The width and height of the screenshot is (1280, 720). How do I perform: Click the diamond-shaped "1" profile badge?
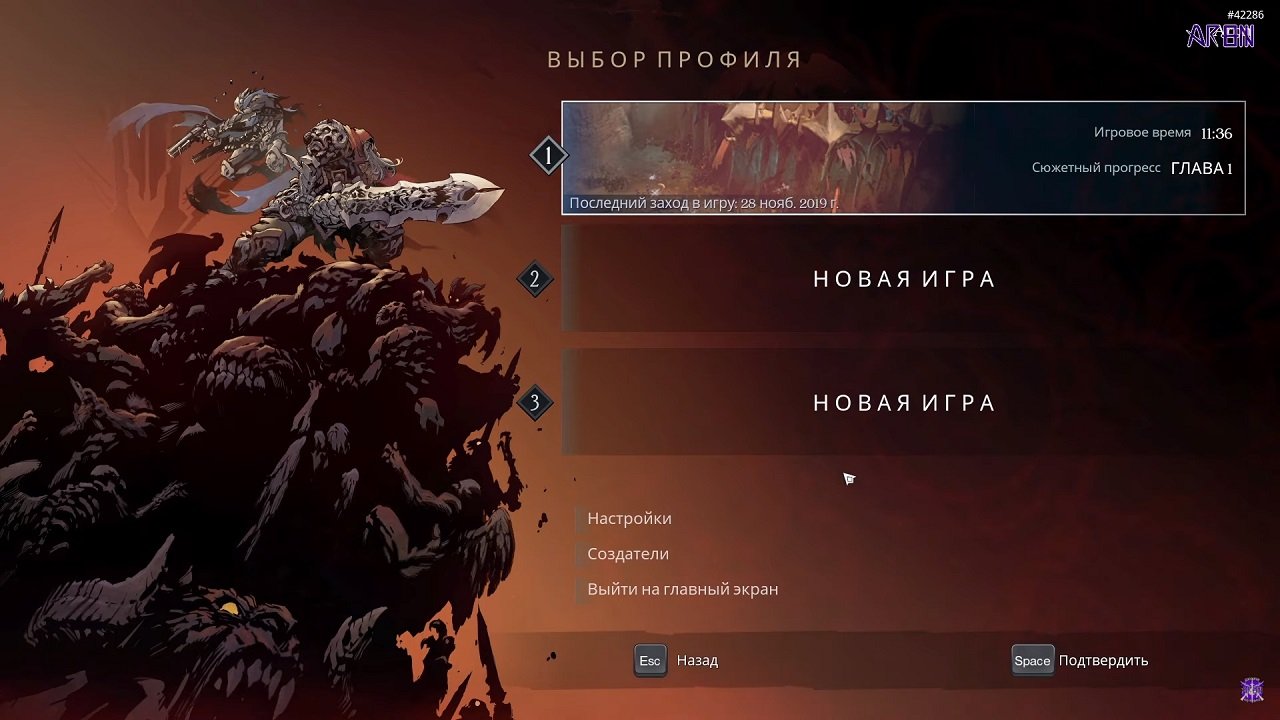546,156
